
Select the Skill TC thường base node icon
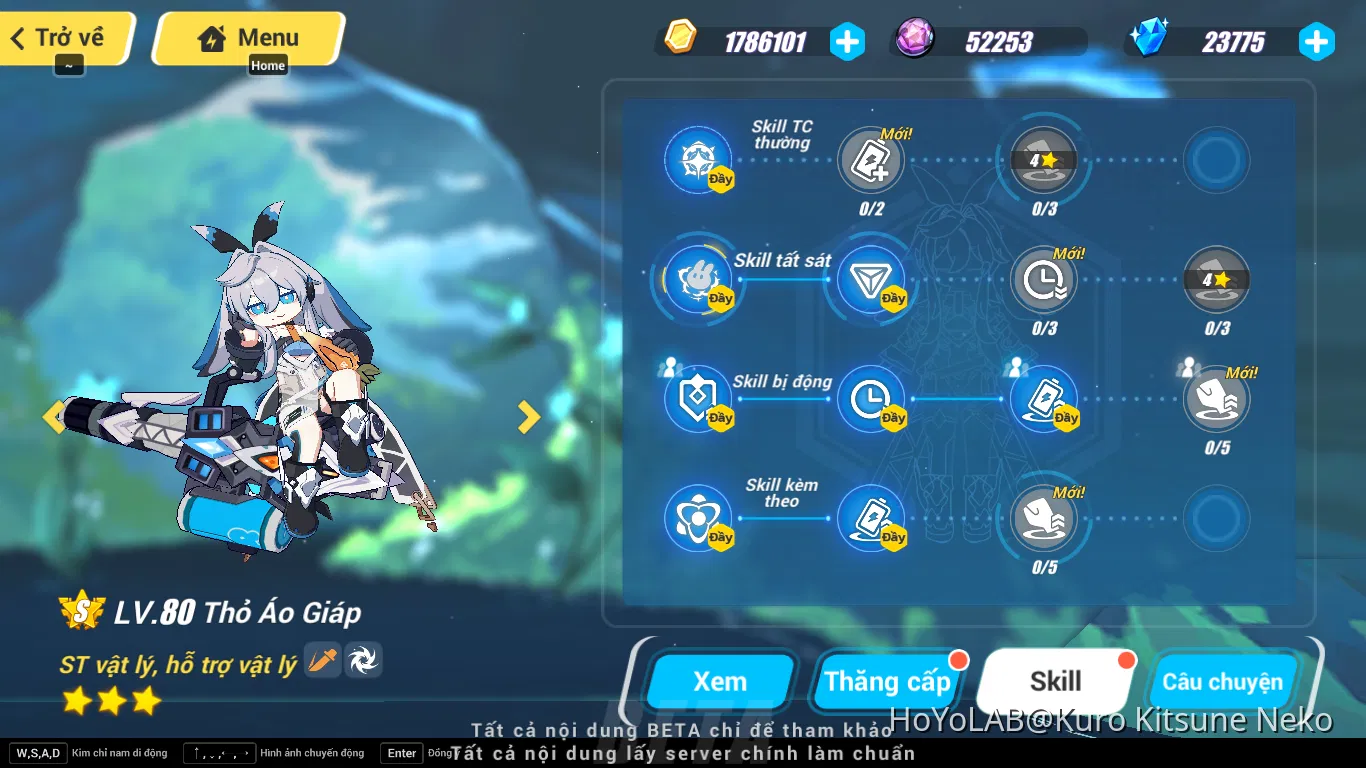click(x=698, y=160)
